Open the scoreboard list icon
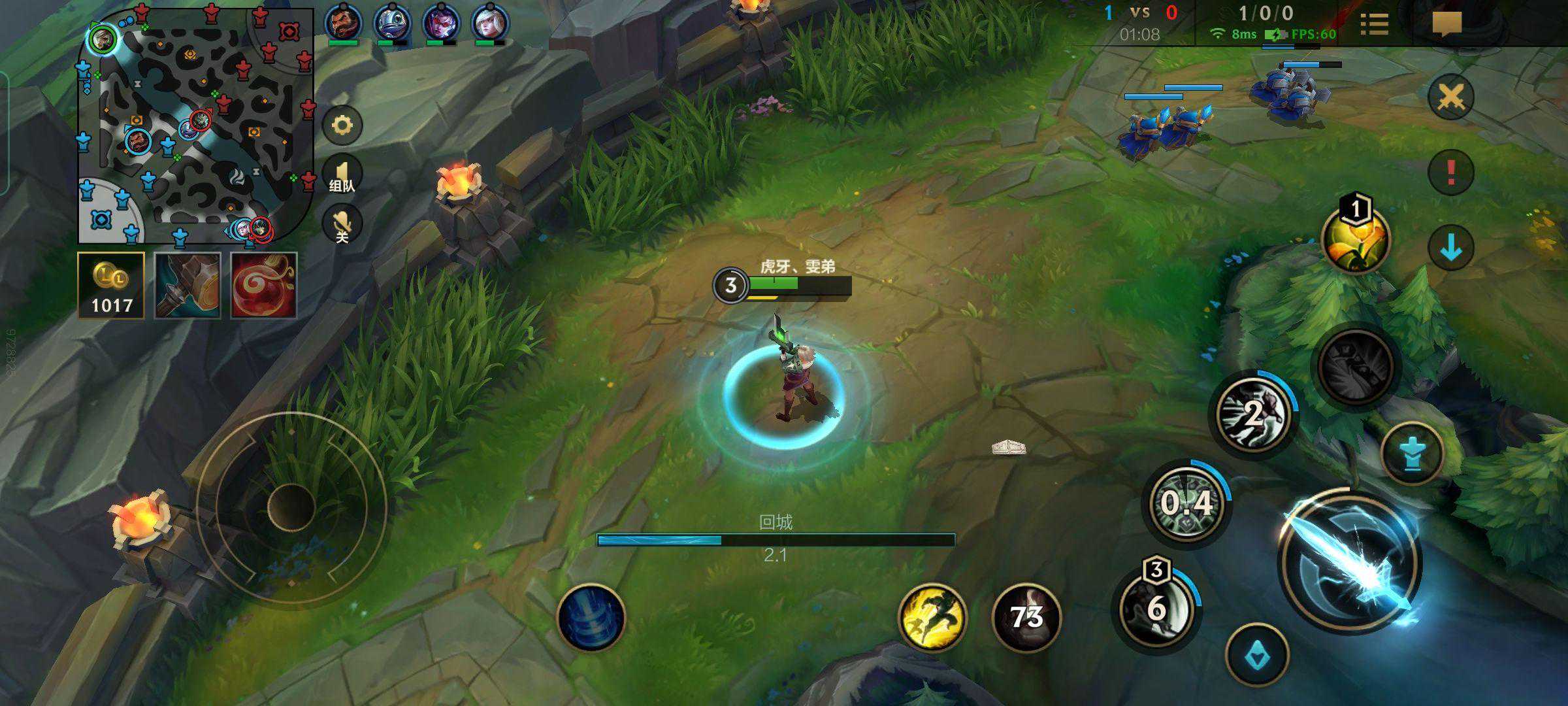The height and width of the screenshot is (706, 1568). point(1375,24)
